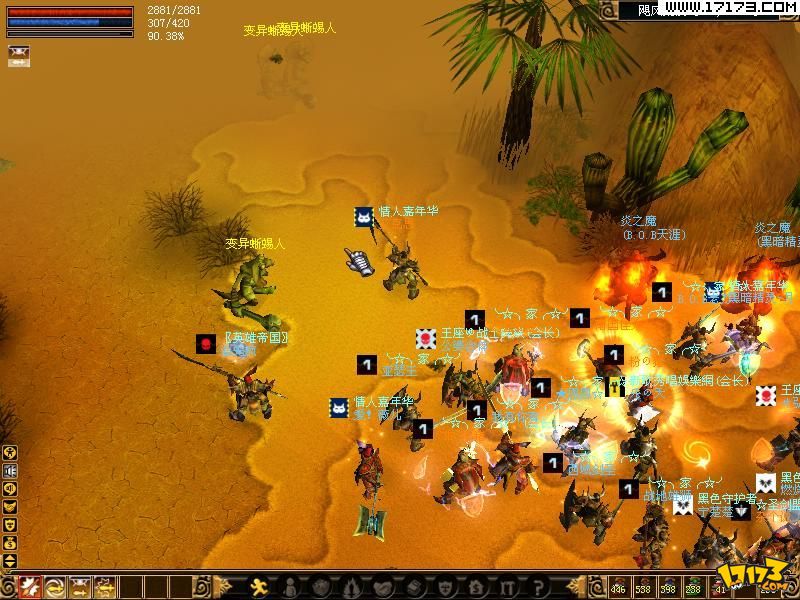The width and height of the screenshot is (800, 600).
Task: Select the red slash skill slot
Action: pos(31,587)
